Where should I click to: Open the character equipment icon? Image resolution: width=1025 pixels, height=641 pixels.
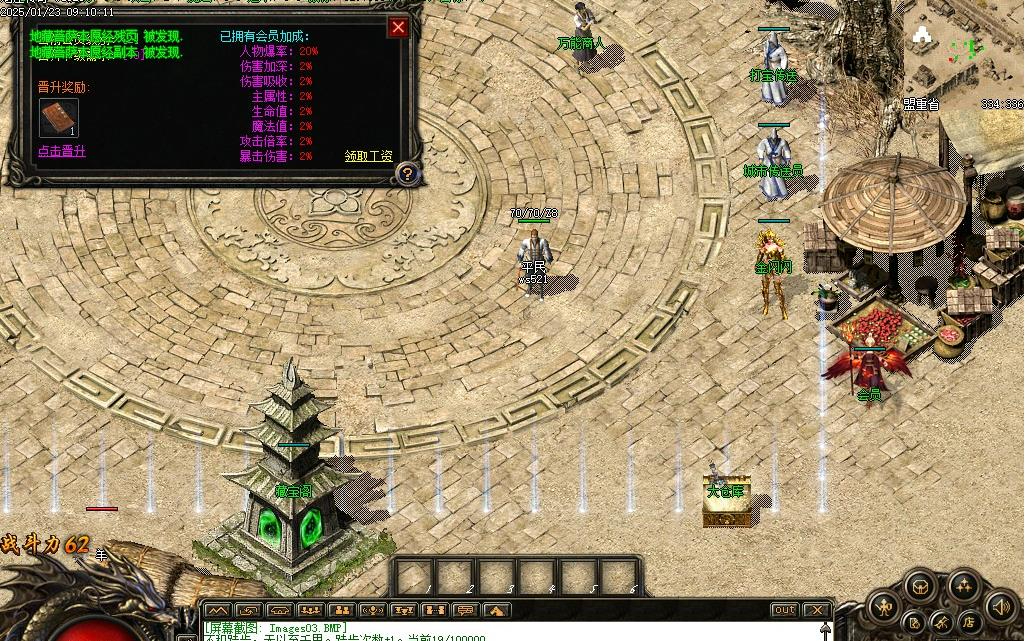click(884, 606)
